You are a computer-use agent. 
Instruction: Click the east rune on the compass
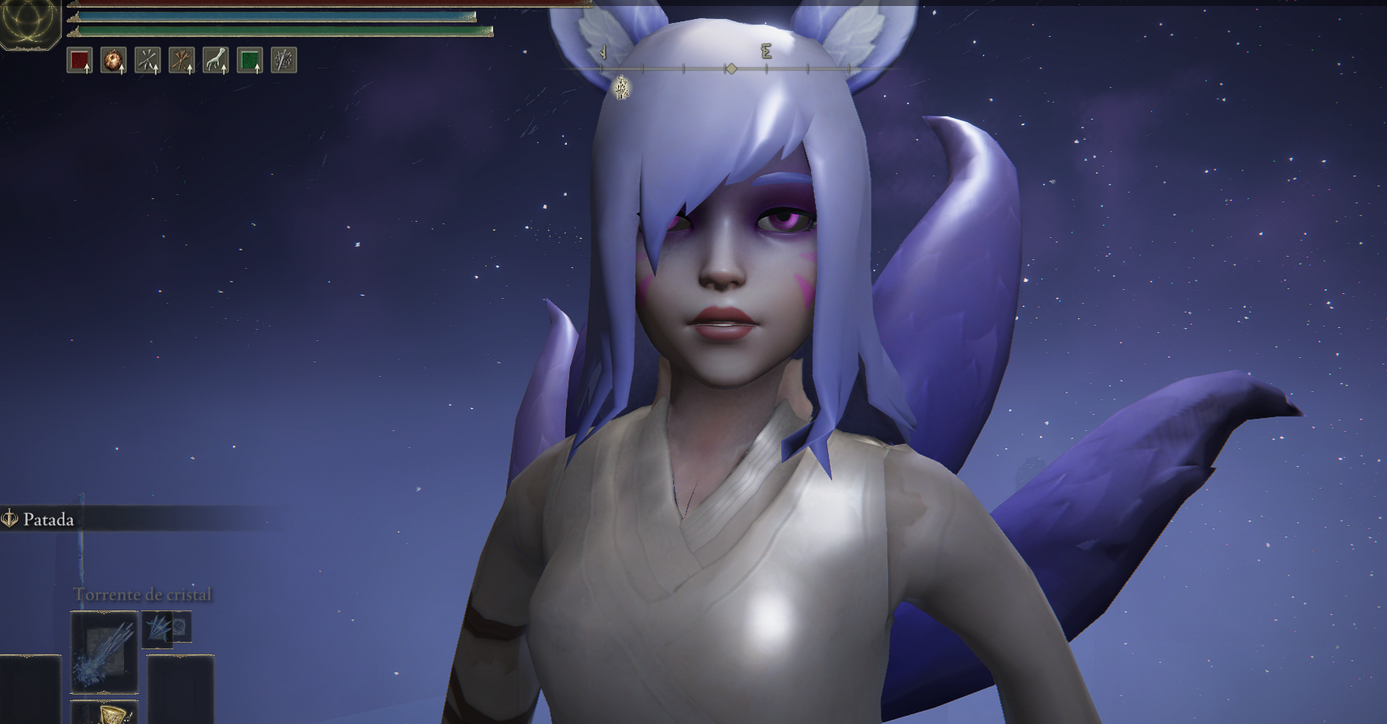click(764, 50)
